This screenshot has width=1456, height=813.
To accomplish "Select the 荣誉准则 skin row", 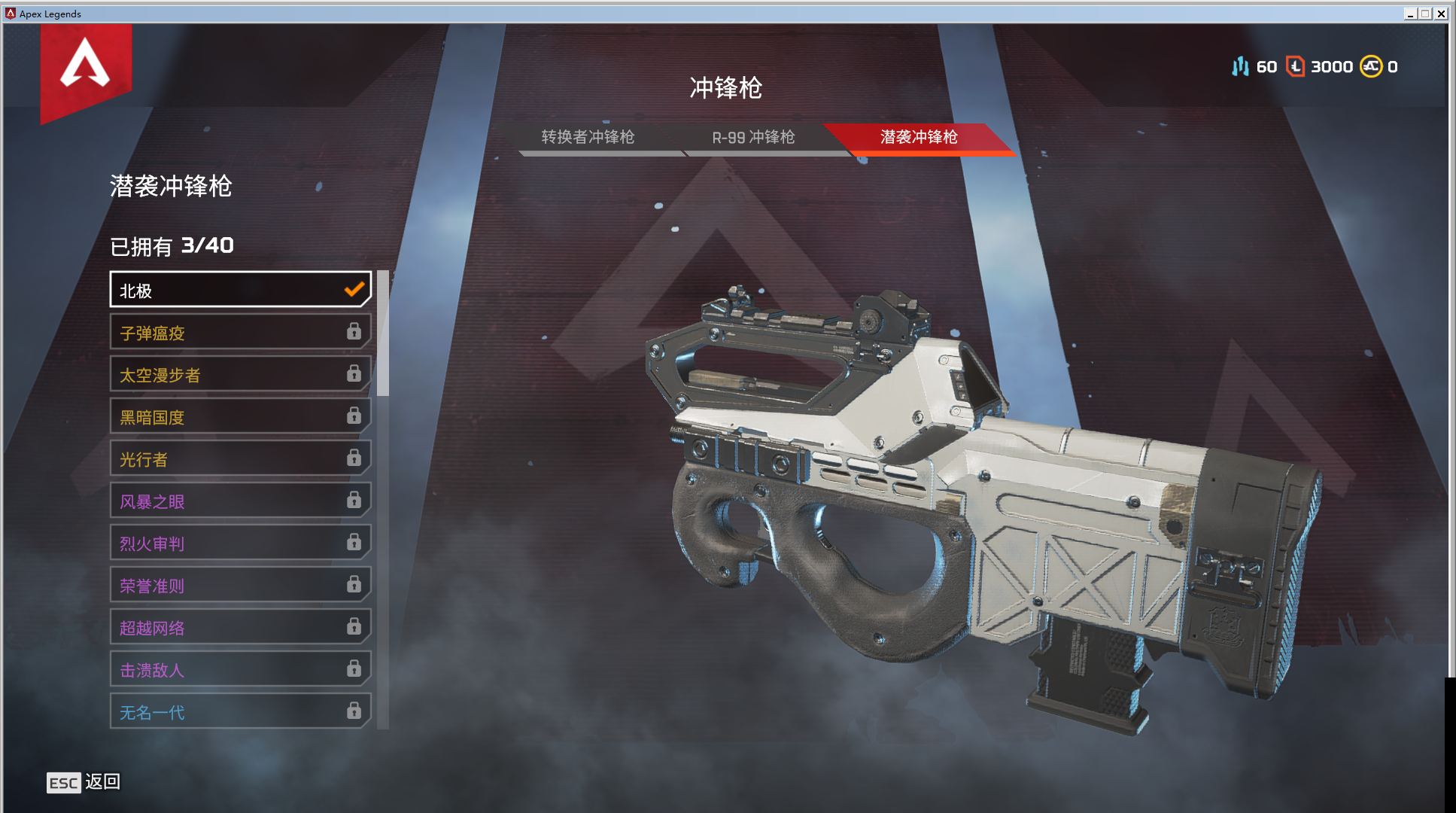I will 240,586.
